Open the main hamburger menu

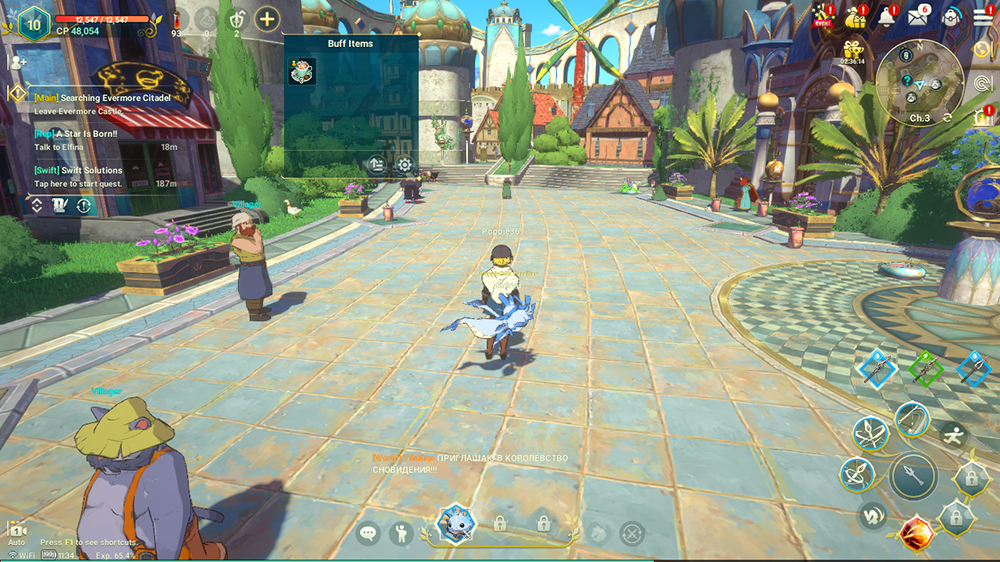pyautogui.click(x=983, y=17)
